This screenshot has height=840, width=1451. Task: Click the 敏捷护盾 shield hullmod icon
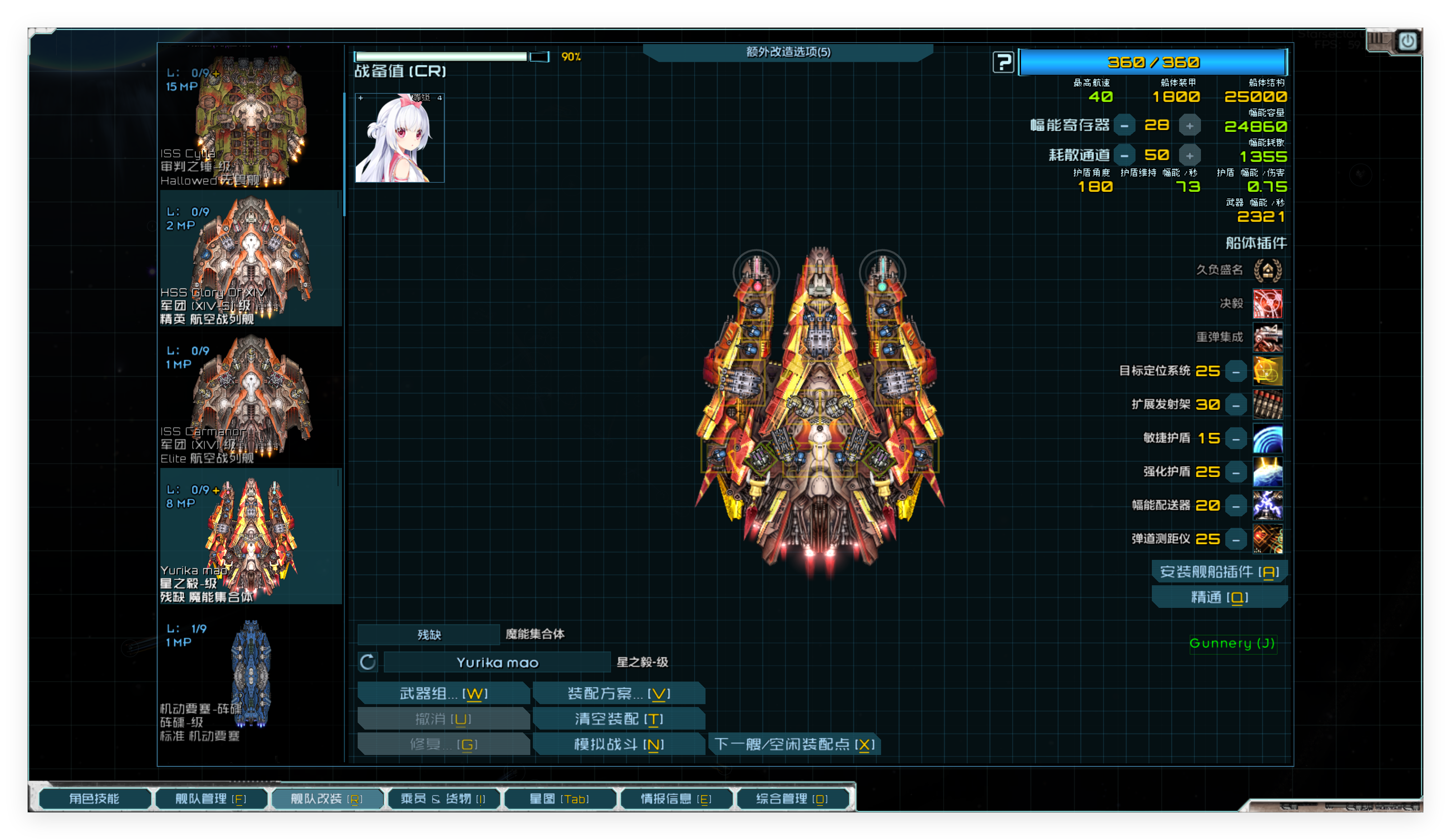tap(1268, 438)
